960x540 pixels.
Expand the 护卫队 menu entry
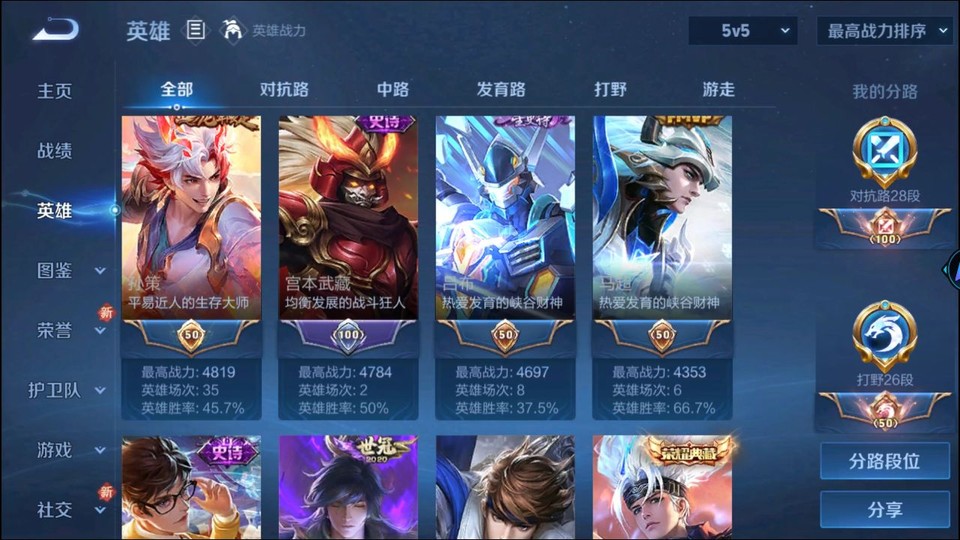coord(68,390)
